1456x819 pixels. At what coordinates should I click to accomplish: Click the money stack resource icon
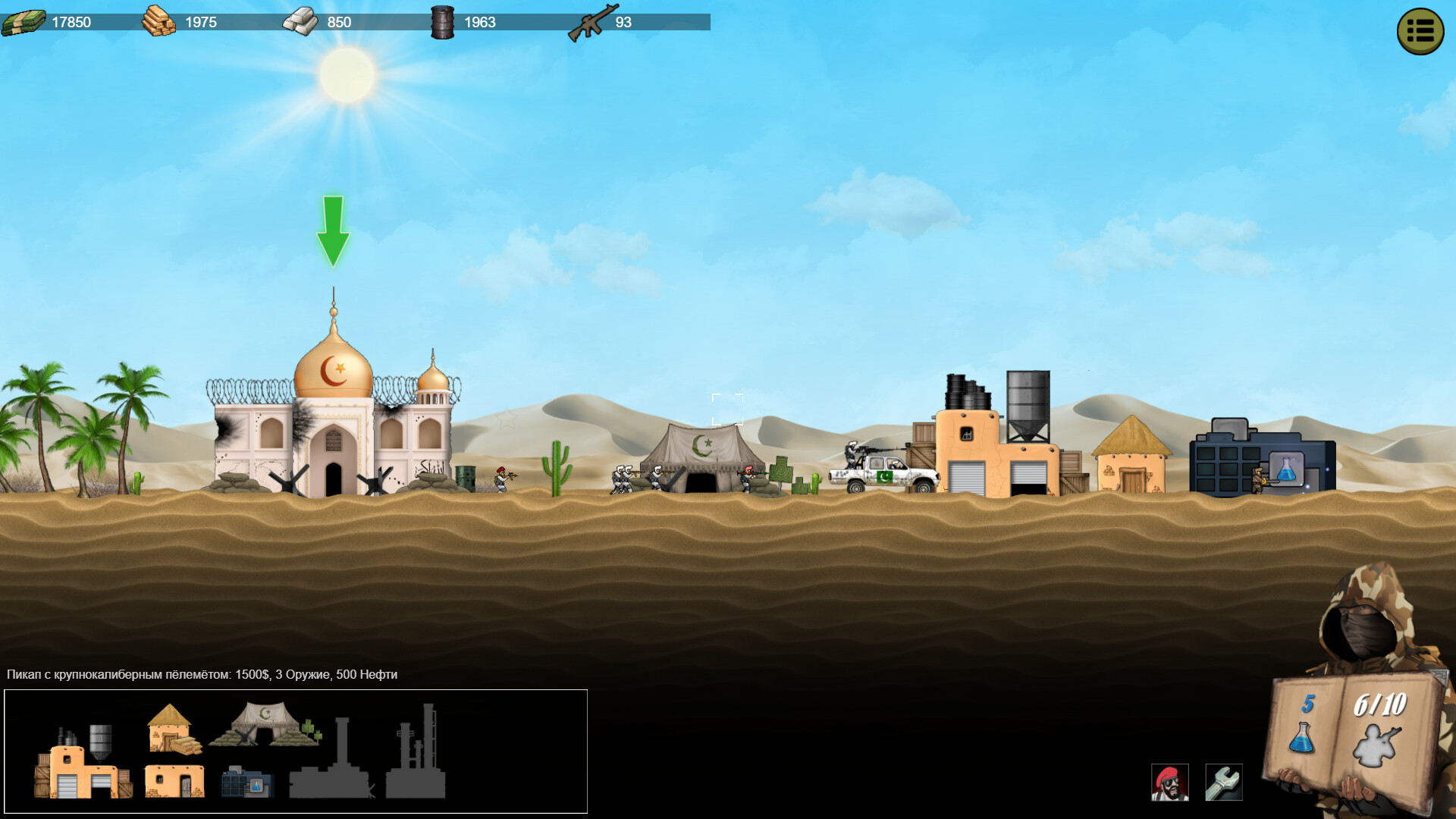[x=25, y=21]
